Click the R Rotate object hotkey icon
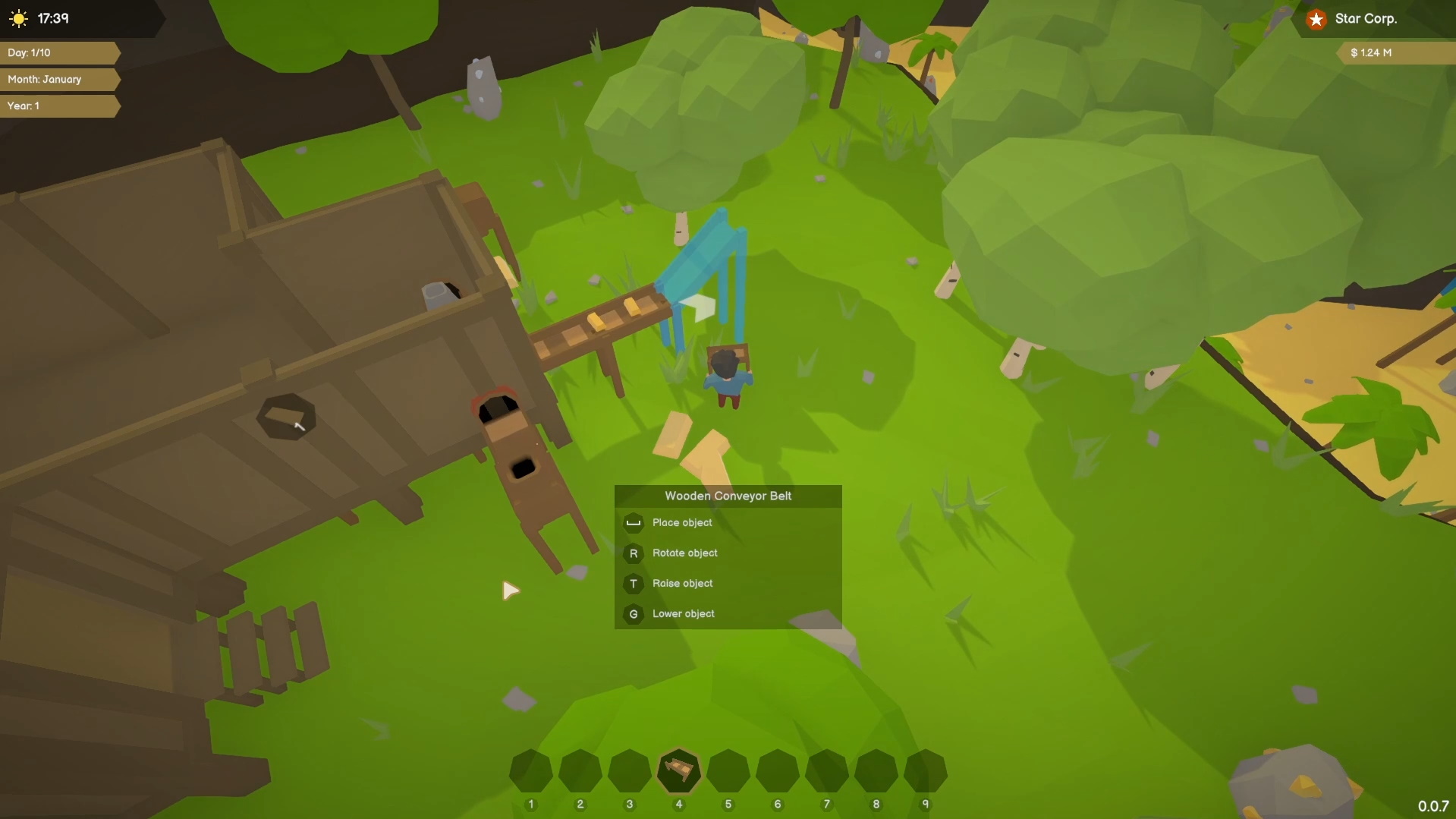This screenshot has width=1456, height=819. click(634, 553)
